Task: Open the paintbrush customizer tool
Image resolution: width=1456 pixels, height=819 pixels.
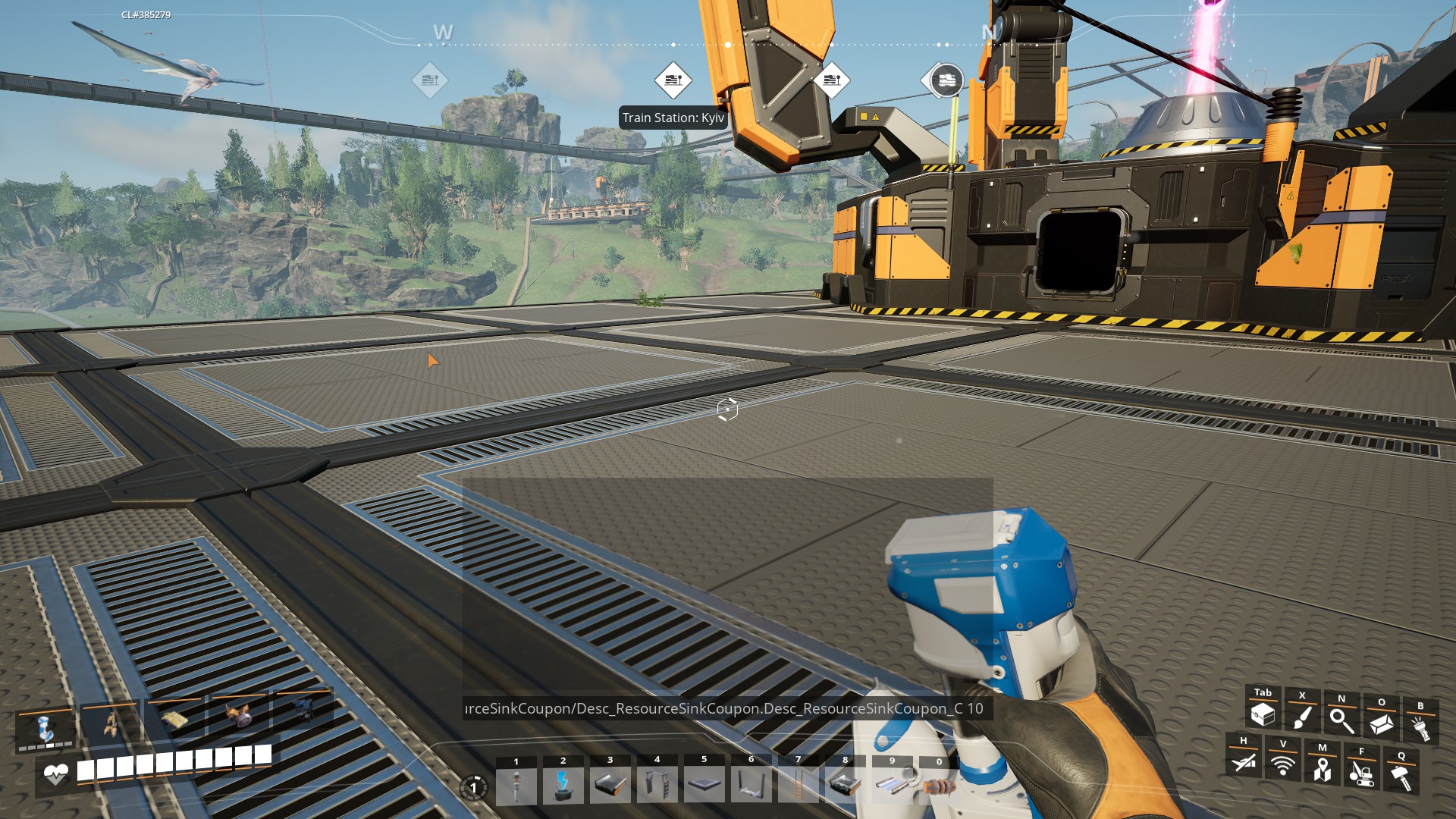Action: (1302, 717)
